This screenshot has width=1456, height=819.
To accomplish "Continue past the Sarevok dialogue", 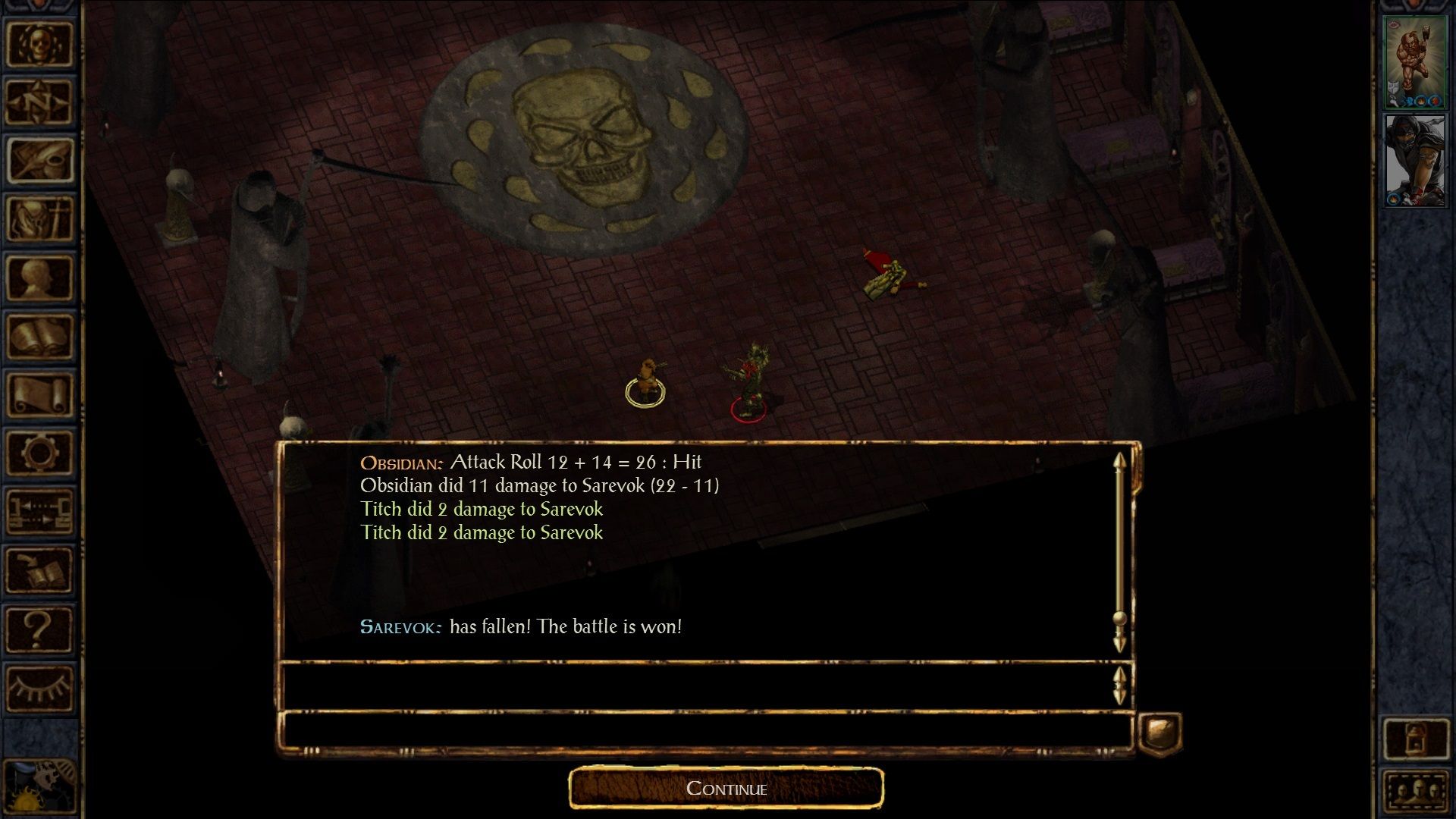I will tap(726, 789).
